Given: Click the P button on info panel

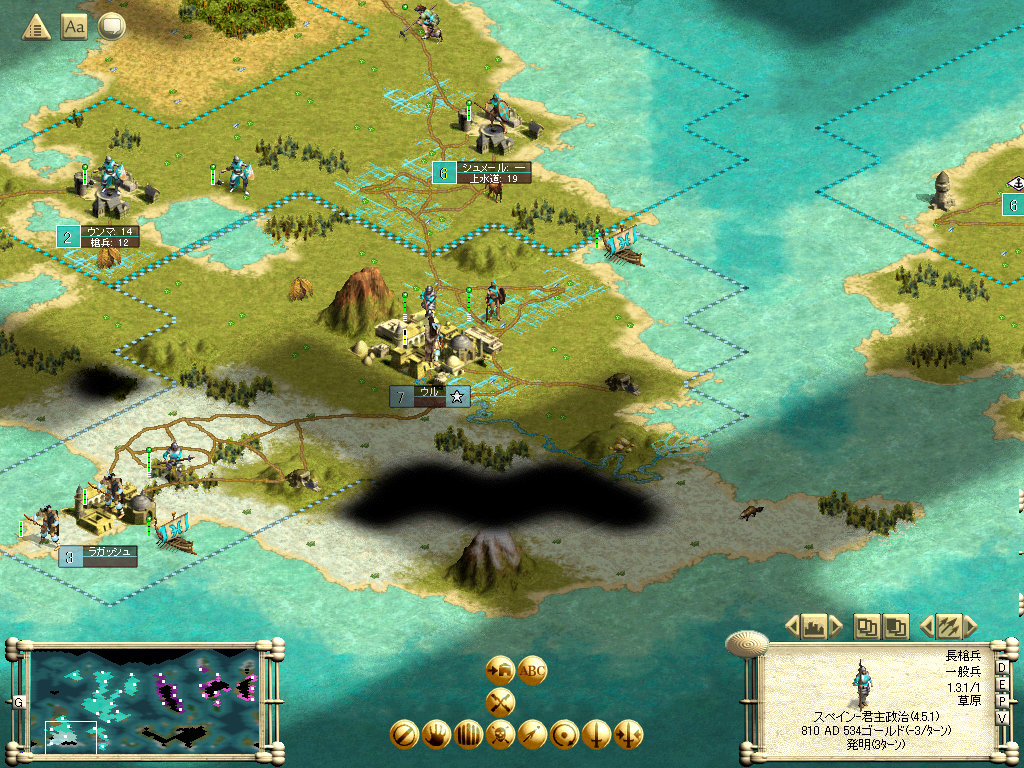Looking at the screenshot, I should (x=1002, y=702).
